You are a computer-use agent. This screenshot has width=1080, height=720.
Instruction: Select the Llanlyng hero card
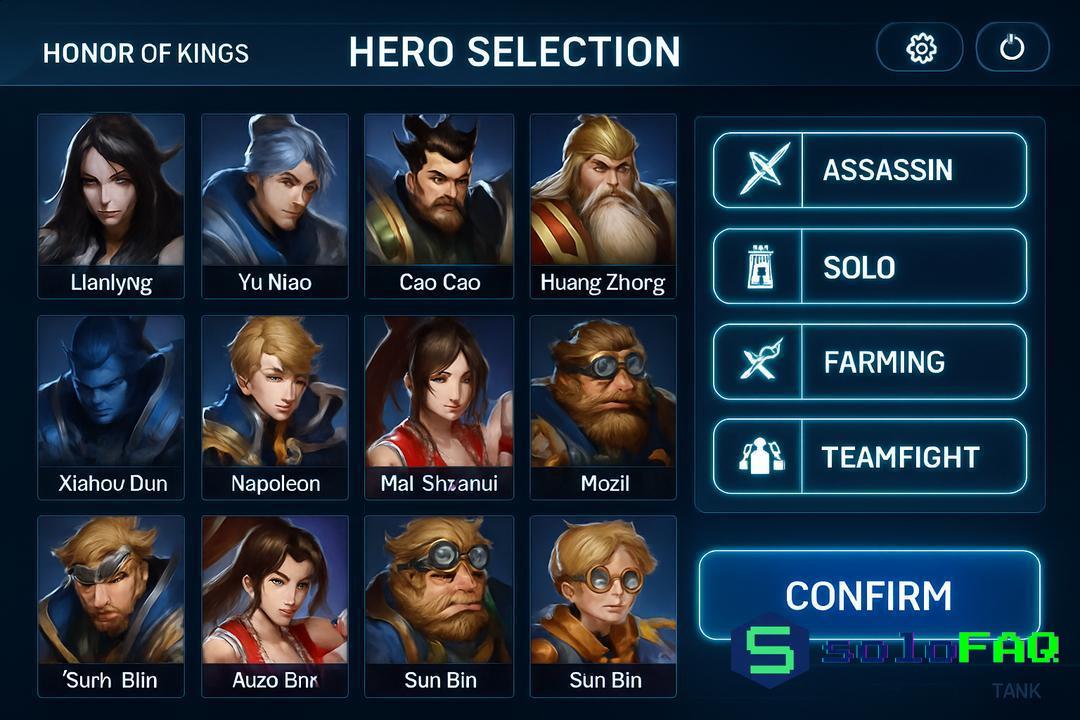[x=111, y=205]
